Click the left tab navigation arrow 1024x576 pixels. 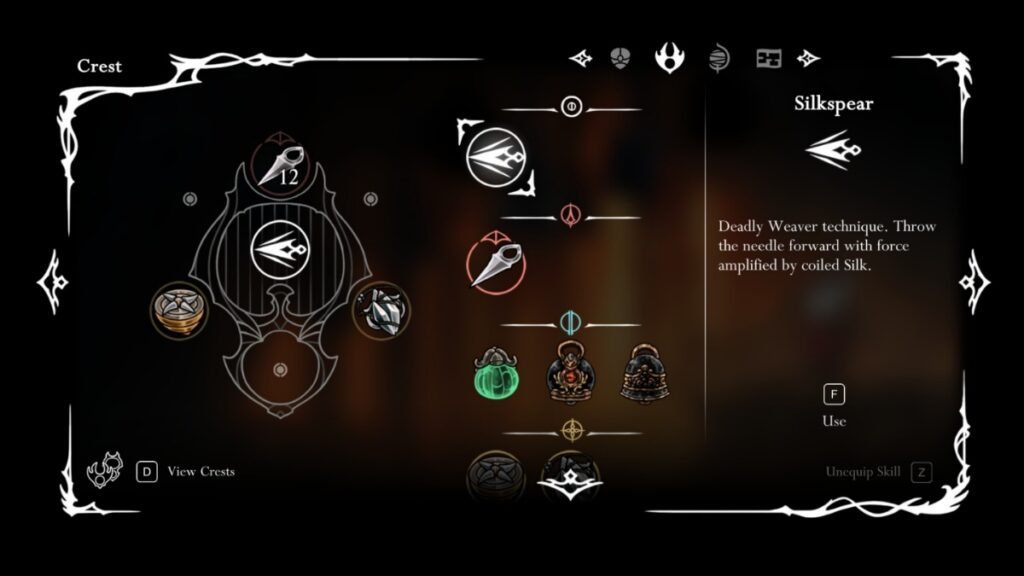point(580,58)
